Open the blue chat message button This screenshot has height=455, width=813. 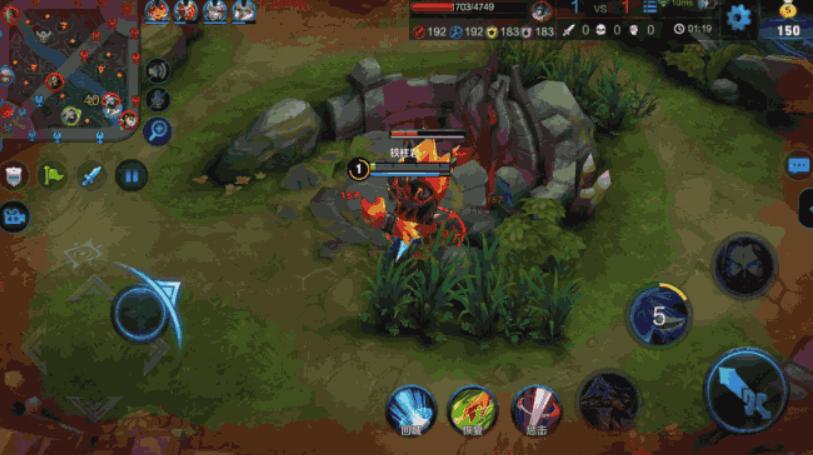pyautogui.click(x=799, y=166)
